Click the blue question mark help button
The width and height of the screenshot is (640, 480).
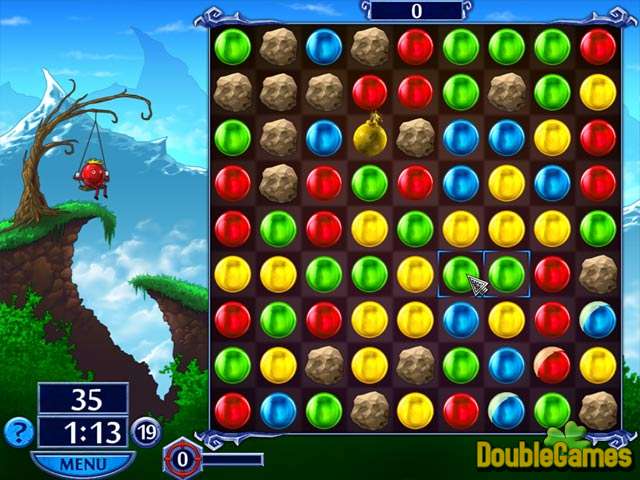(18, 432)
